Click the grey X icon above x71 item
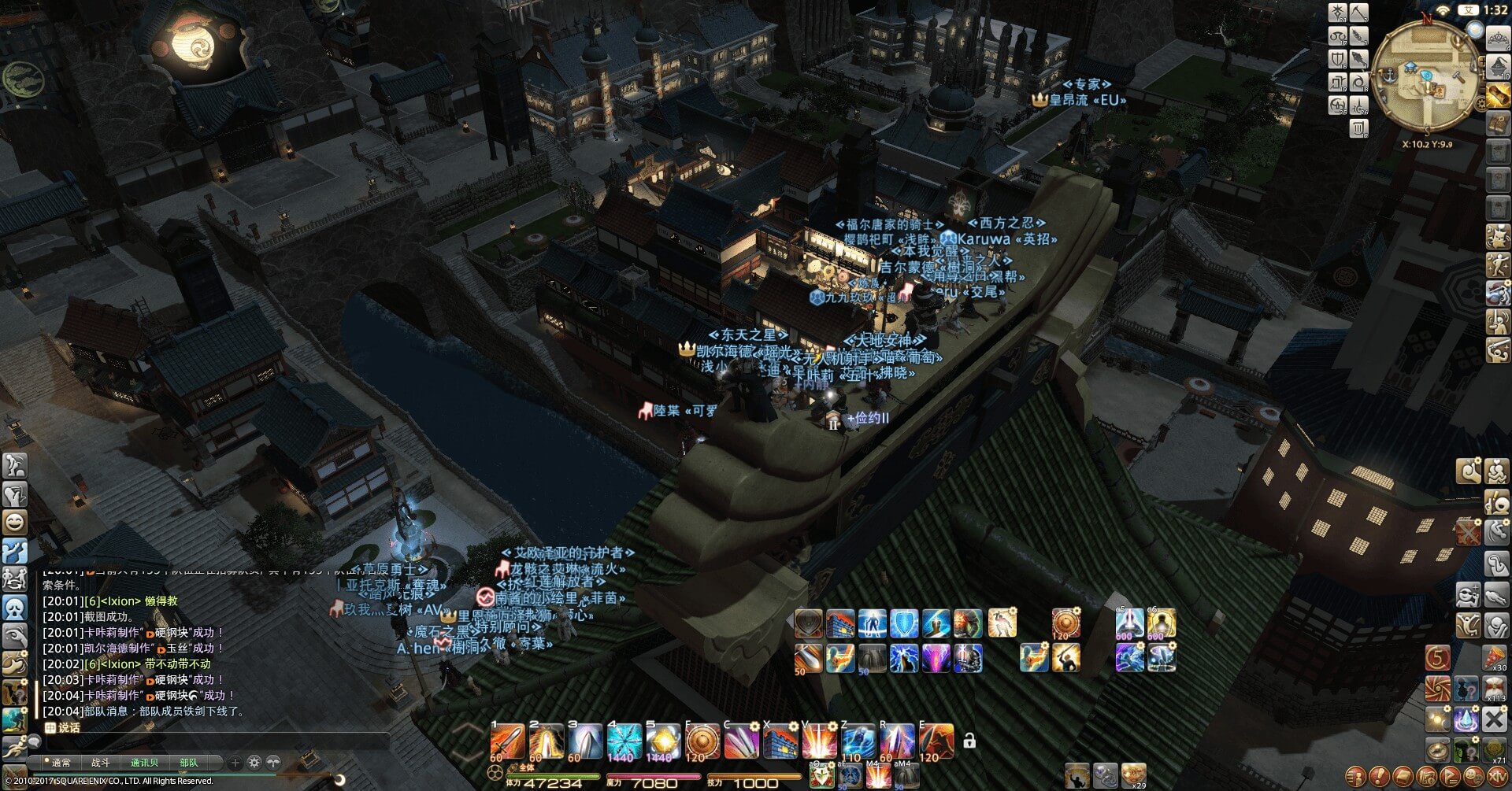The image size is (1512, 791). coord(1495,719)
